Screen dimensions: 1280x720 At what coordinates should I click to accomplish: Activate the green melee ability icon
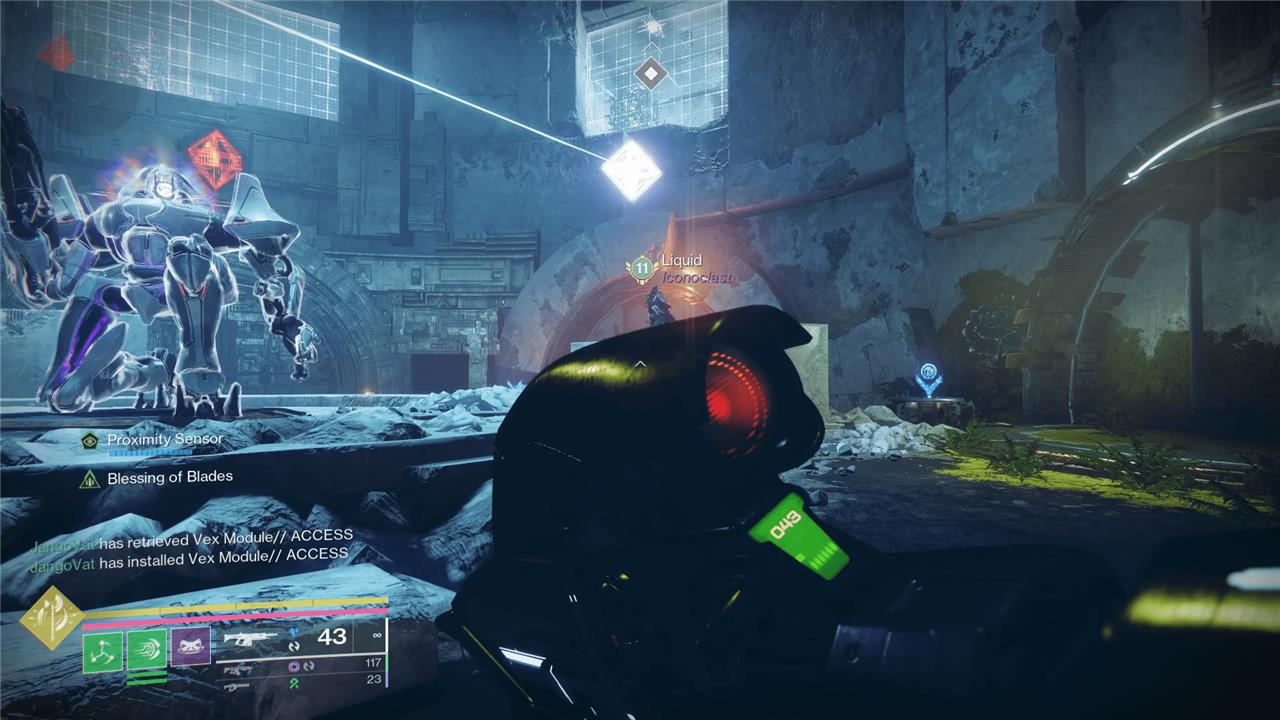[146, 651]
